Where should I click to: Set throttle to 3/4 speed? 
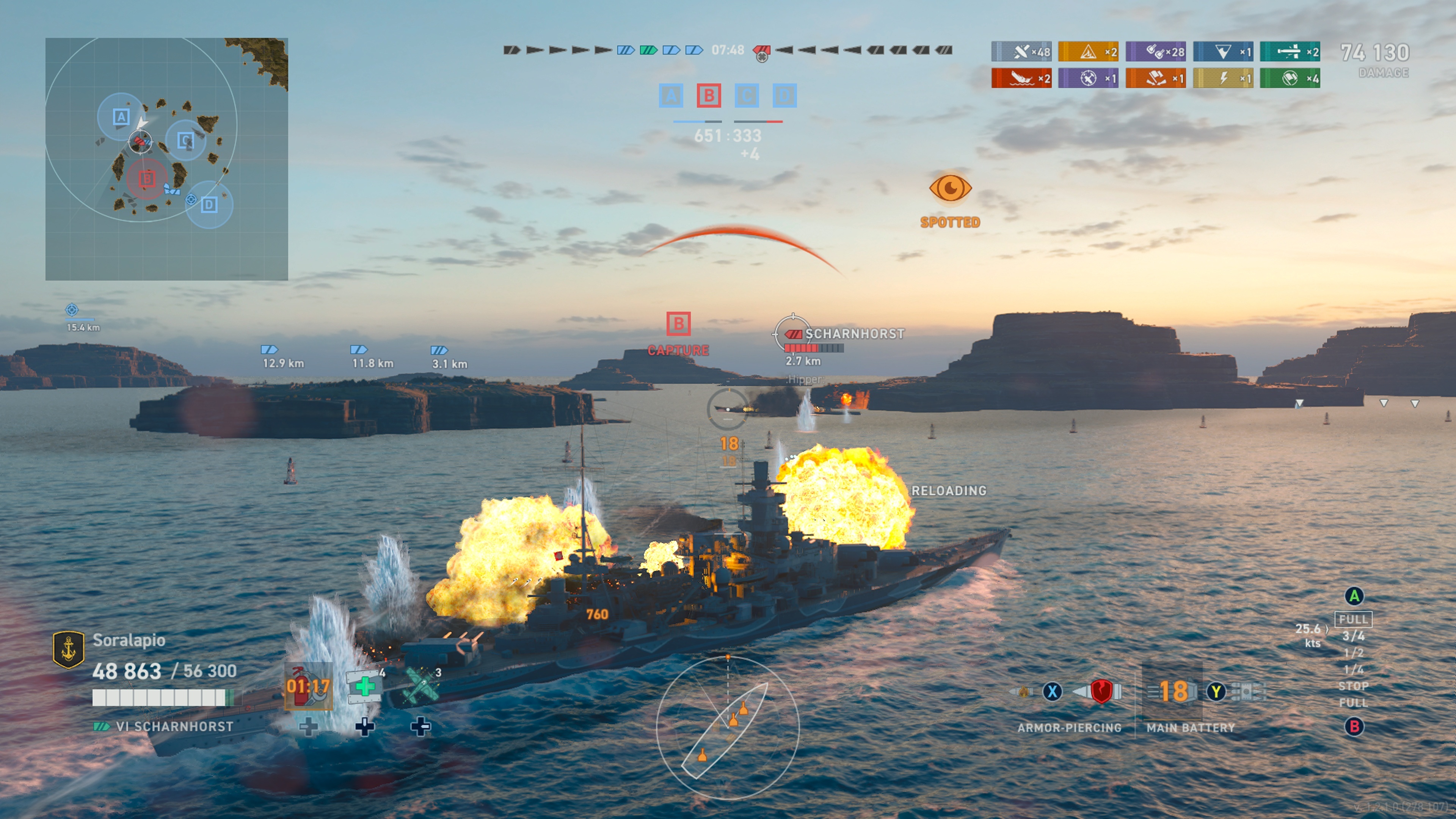tap(1353, 636)
